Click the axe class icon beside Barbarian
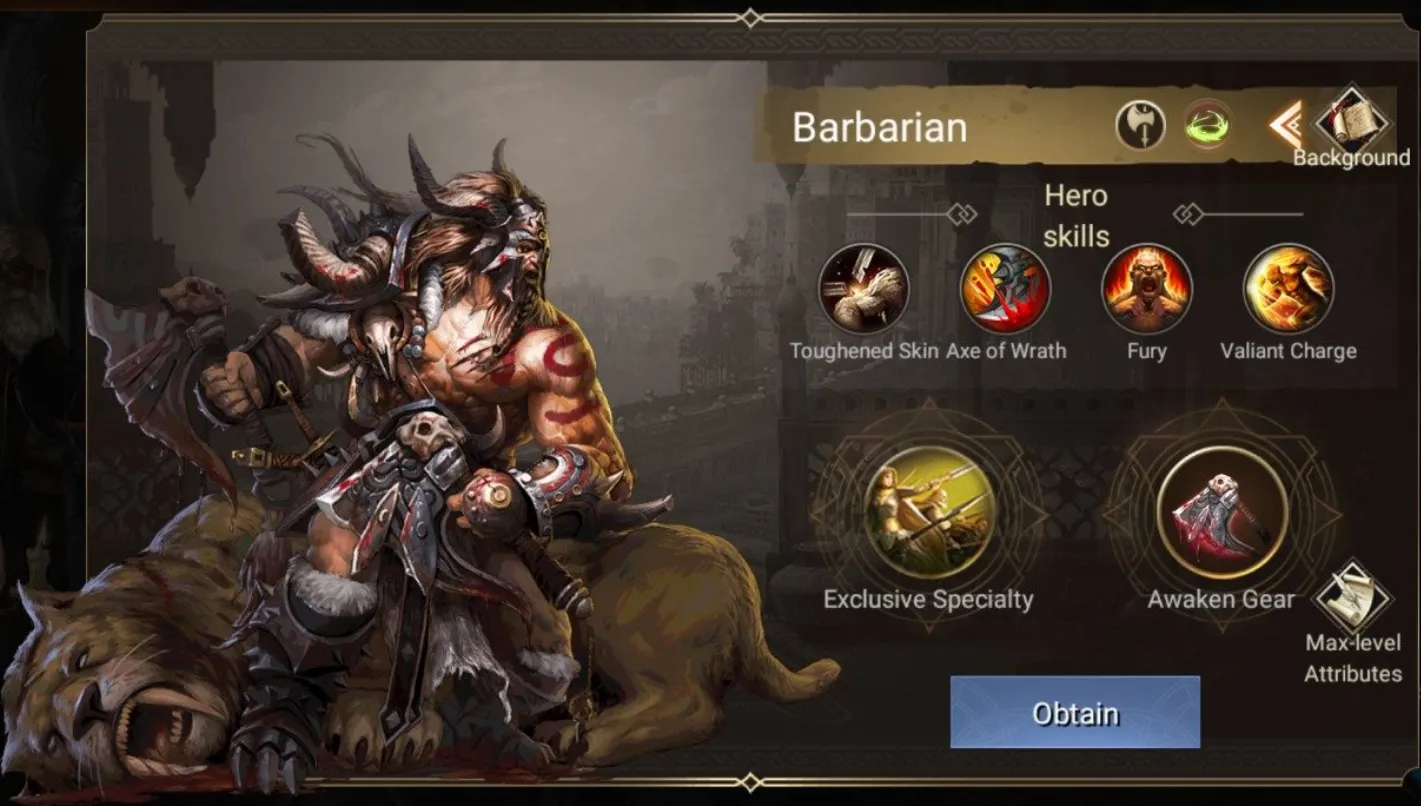 click(x=1140, y=124)
